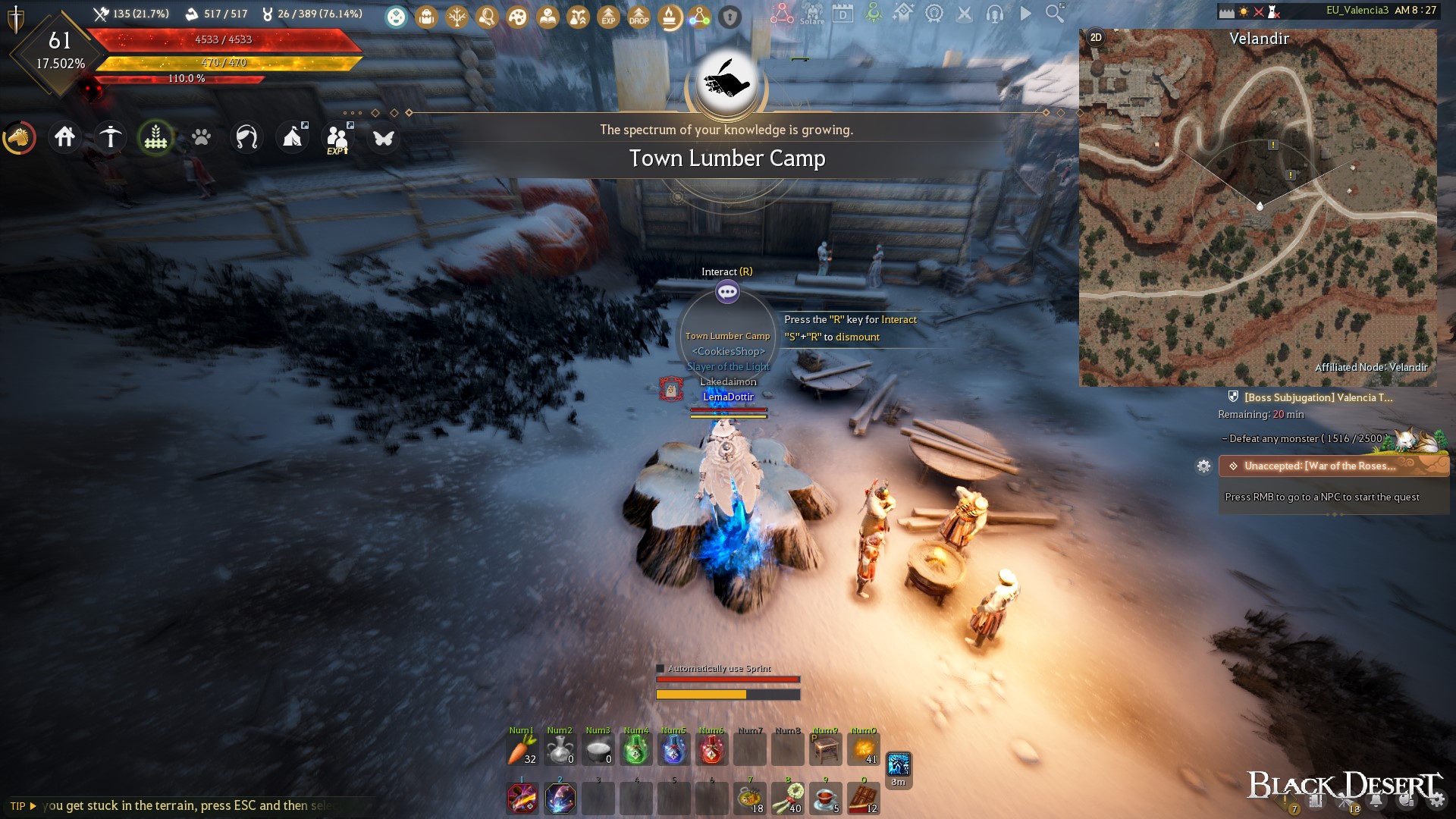Viewport: 1456px width, 819px height.
Task: Open the dye palette icon
Action: [x=518, y=17]
